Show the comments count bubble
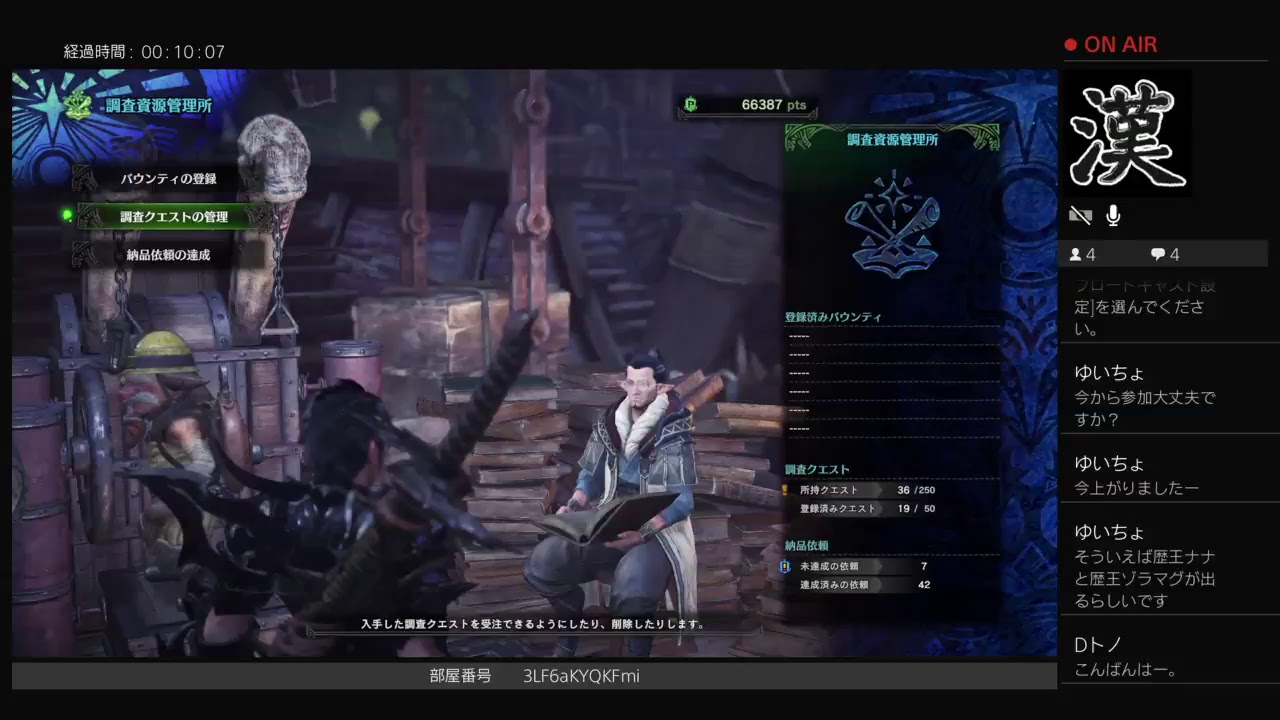 (1165, 254)
